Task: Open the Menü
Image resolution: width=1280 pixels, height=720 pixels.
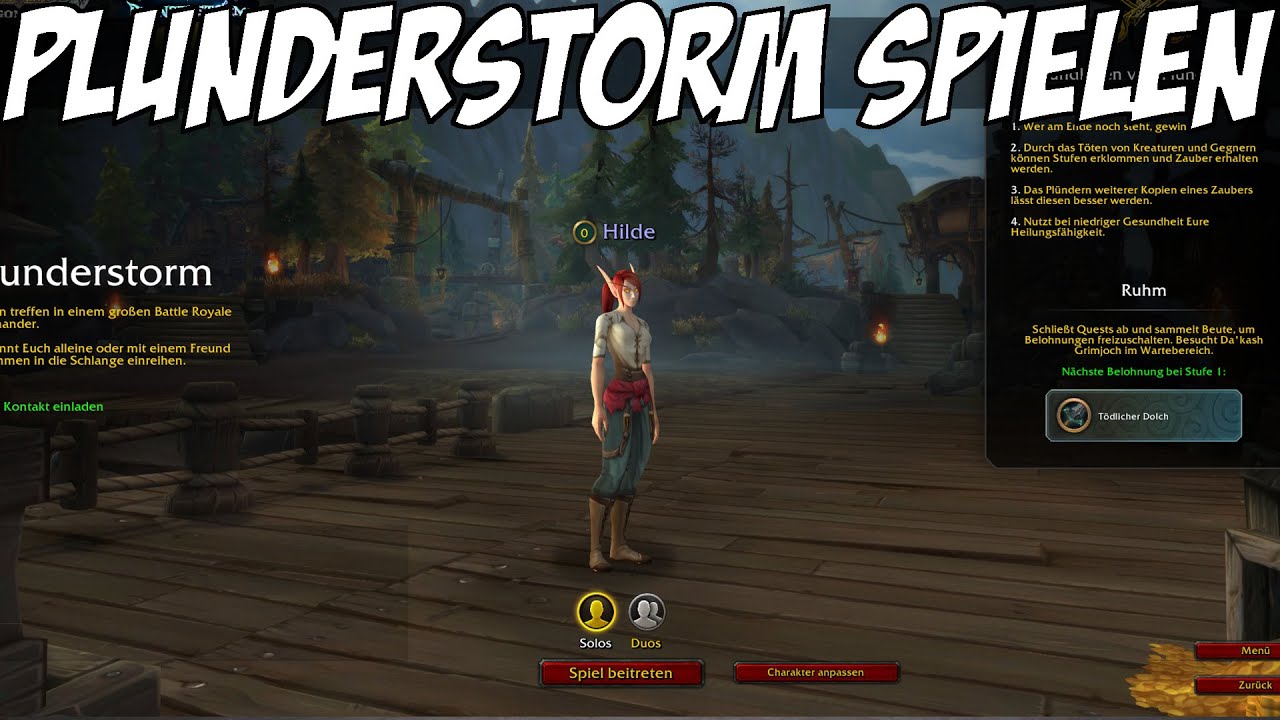Action: pos(1245,649)
